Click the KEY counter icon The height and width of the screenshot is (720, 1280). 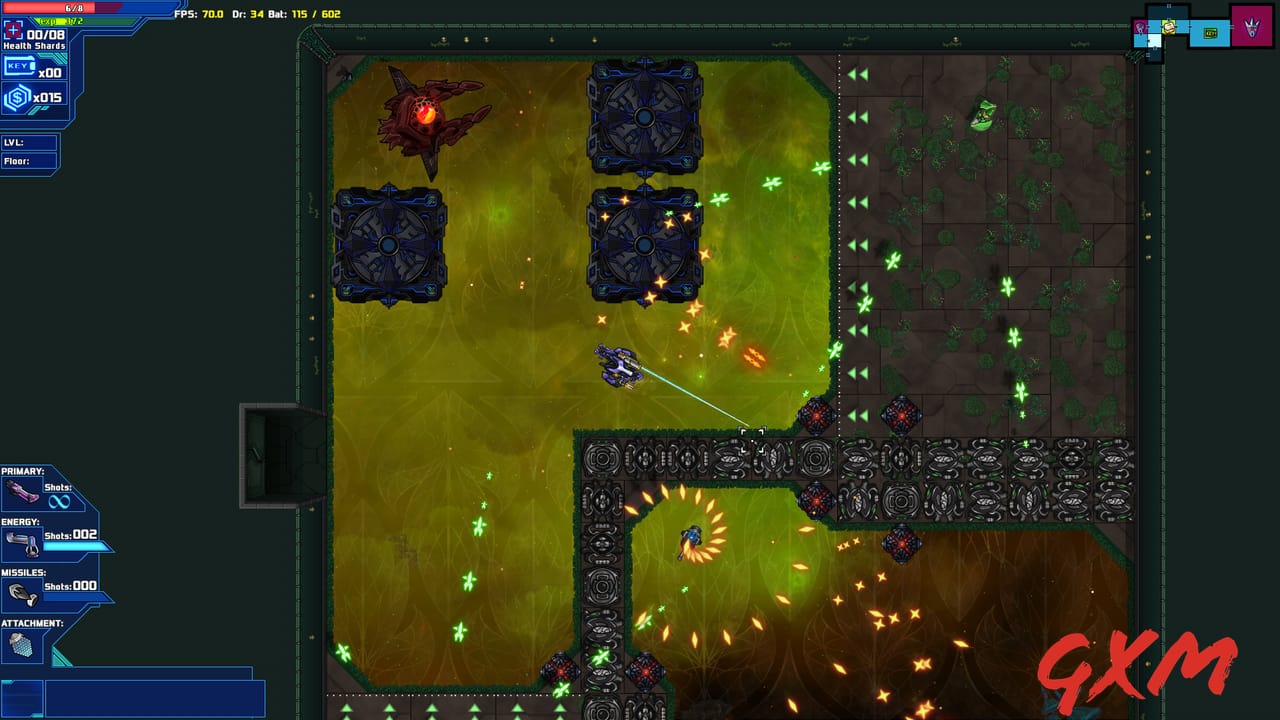[19, 66]
